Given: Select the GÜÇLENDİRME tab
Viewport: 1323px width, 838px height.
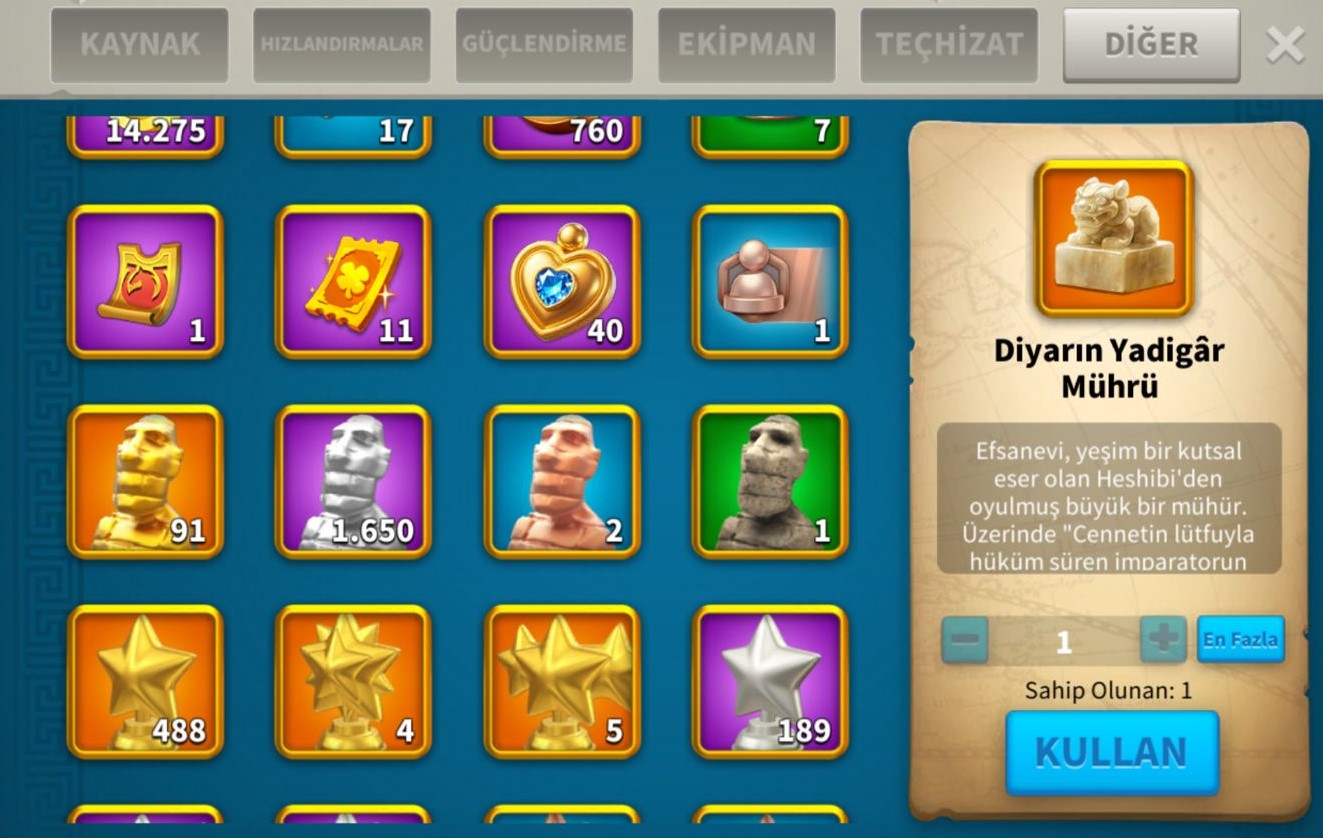Looking at the screenshot, I should [x=544, y=45].
